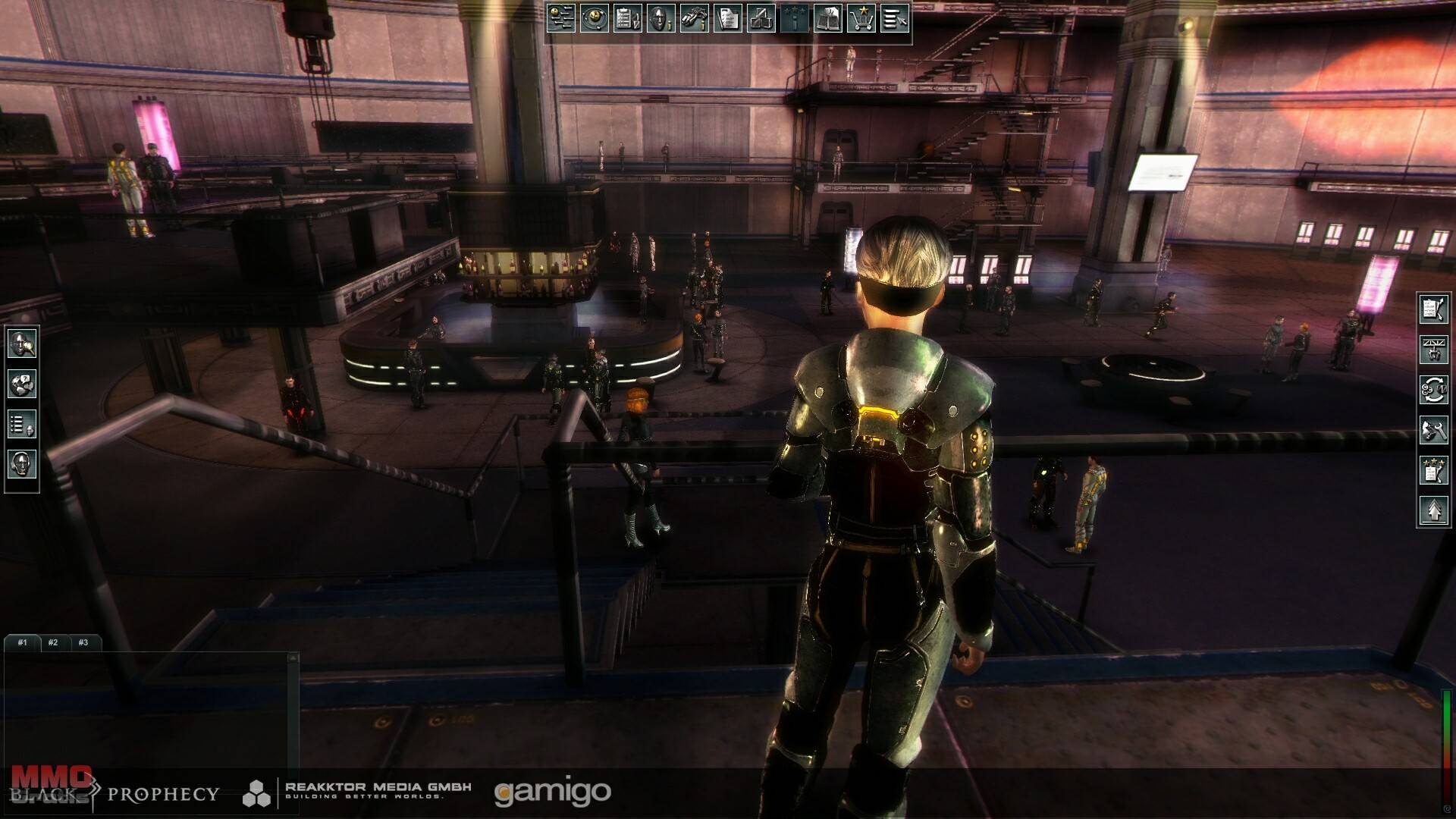Screen dimensions: 1456x819
Task: Open the headset face voice chat icon
Action: pos(22,464)
